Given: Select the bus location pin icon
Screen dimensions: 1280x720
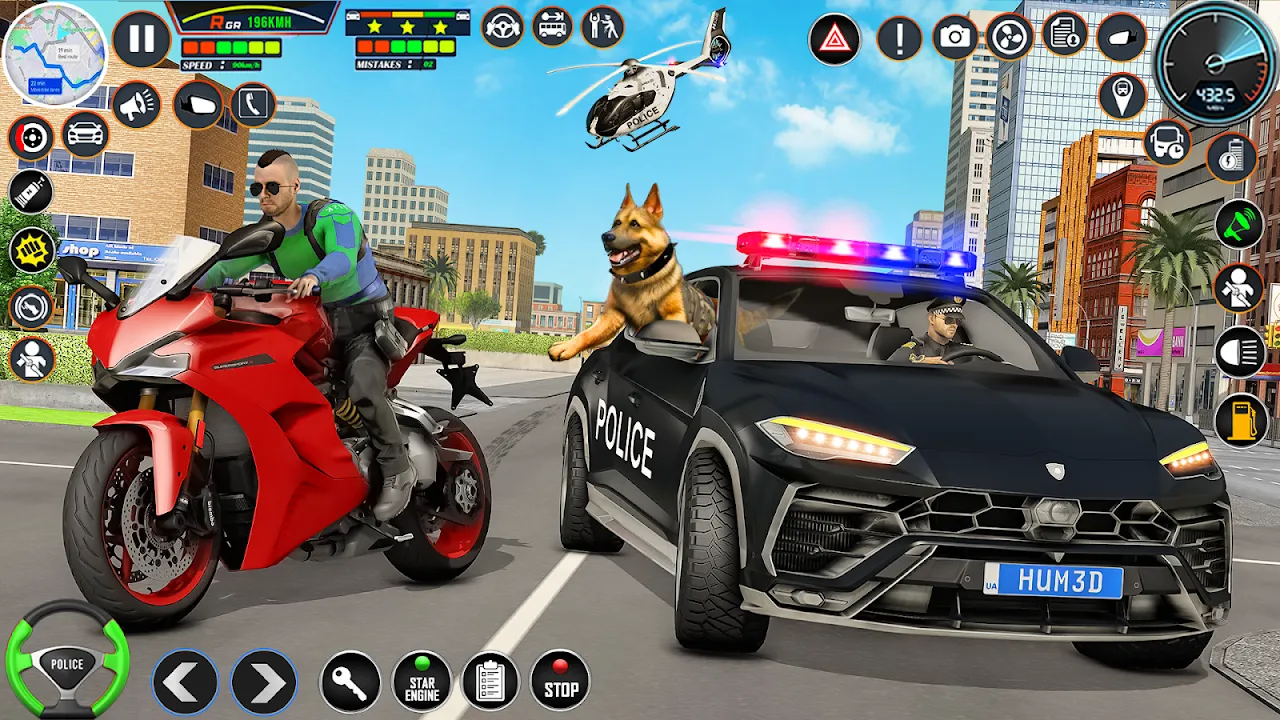Looking at the screenshot, I should coord(1122,96).
